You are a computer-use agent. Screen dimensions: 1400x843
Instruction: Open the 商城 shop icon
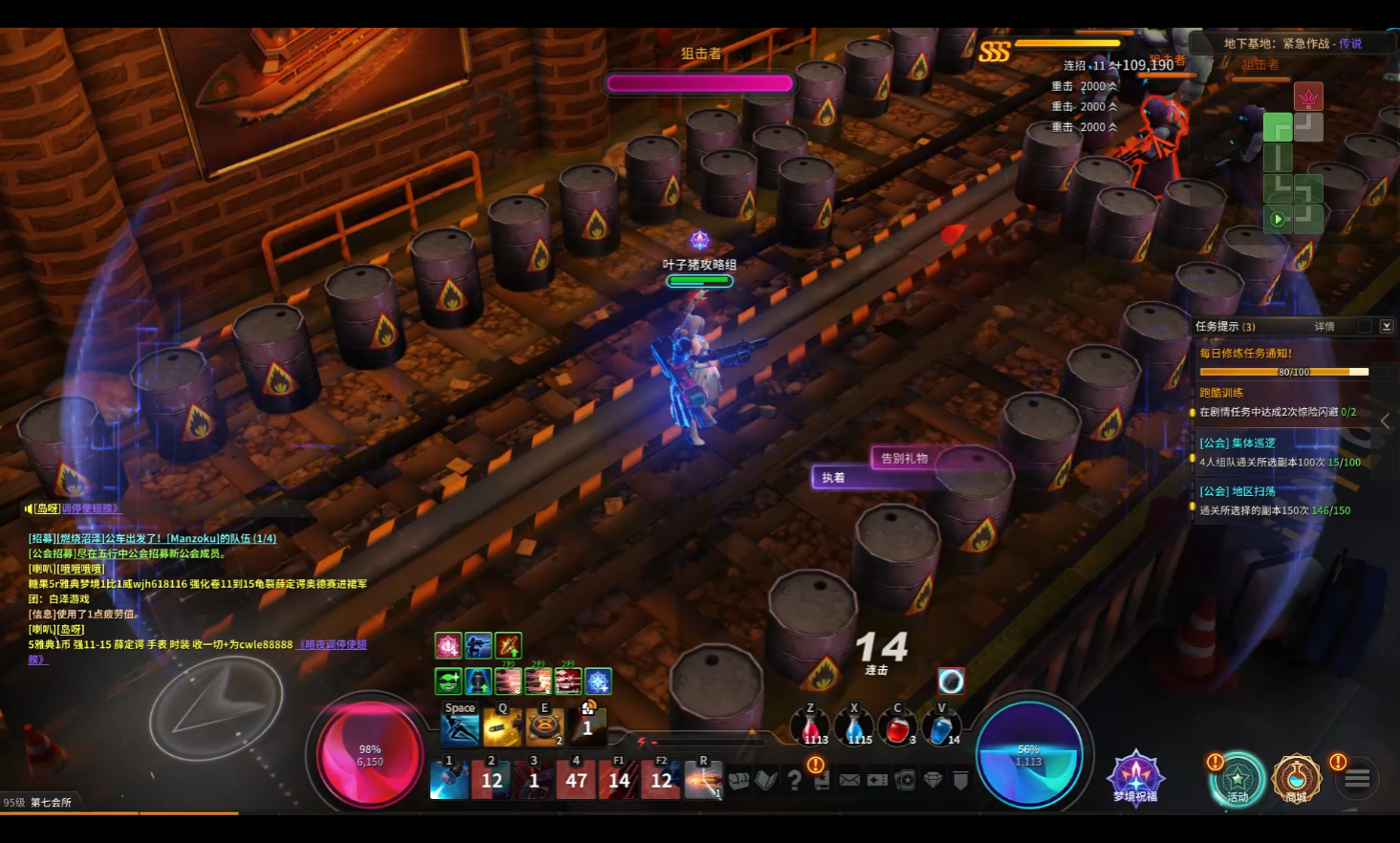[x=1296, y=779]
